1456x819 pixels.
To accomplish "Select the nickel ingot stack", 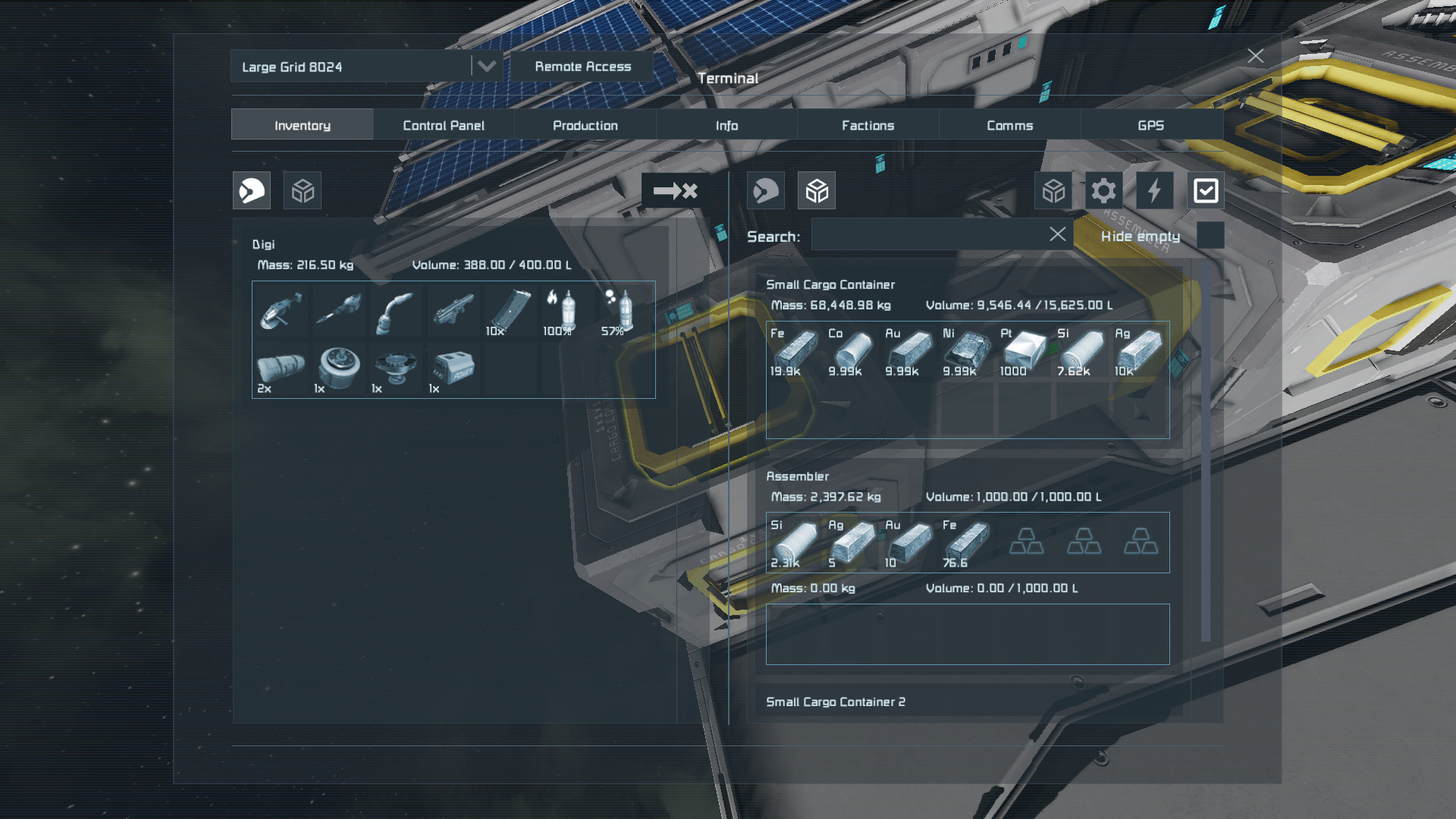I will [966, 352].
